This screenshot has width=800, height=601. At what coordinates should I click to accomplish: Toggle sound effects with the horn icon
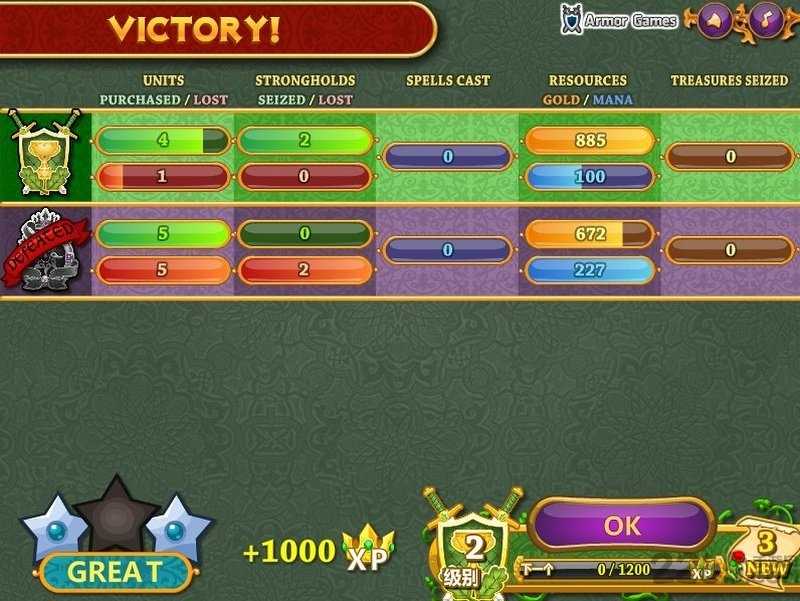pyautogui.click(x=714, y=20)
